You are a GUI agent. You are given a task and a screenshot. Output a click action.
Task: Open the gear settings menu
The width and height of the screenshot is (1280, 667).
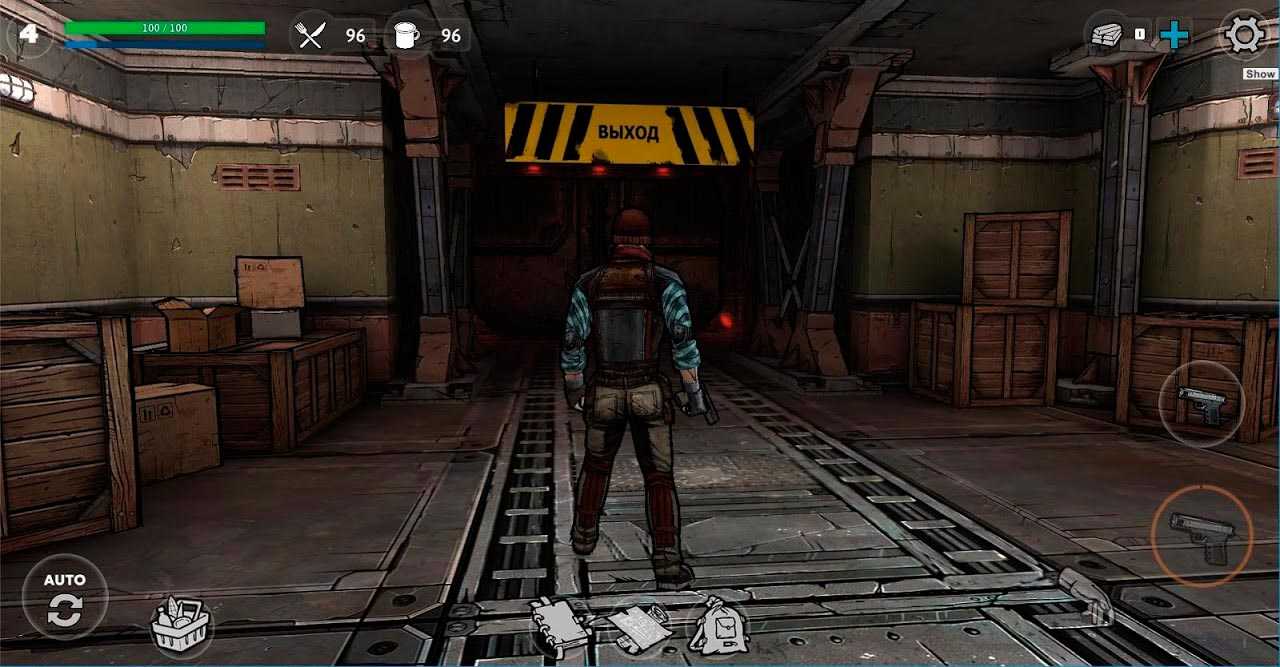pyautogui.click(x=1244, y=35)
